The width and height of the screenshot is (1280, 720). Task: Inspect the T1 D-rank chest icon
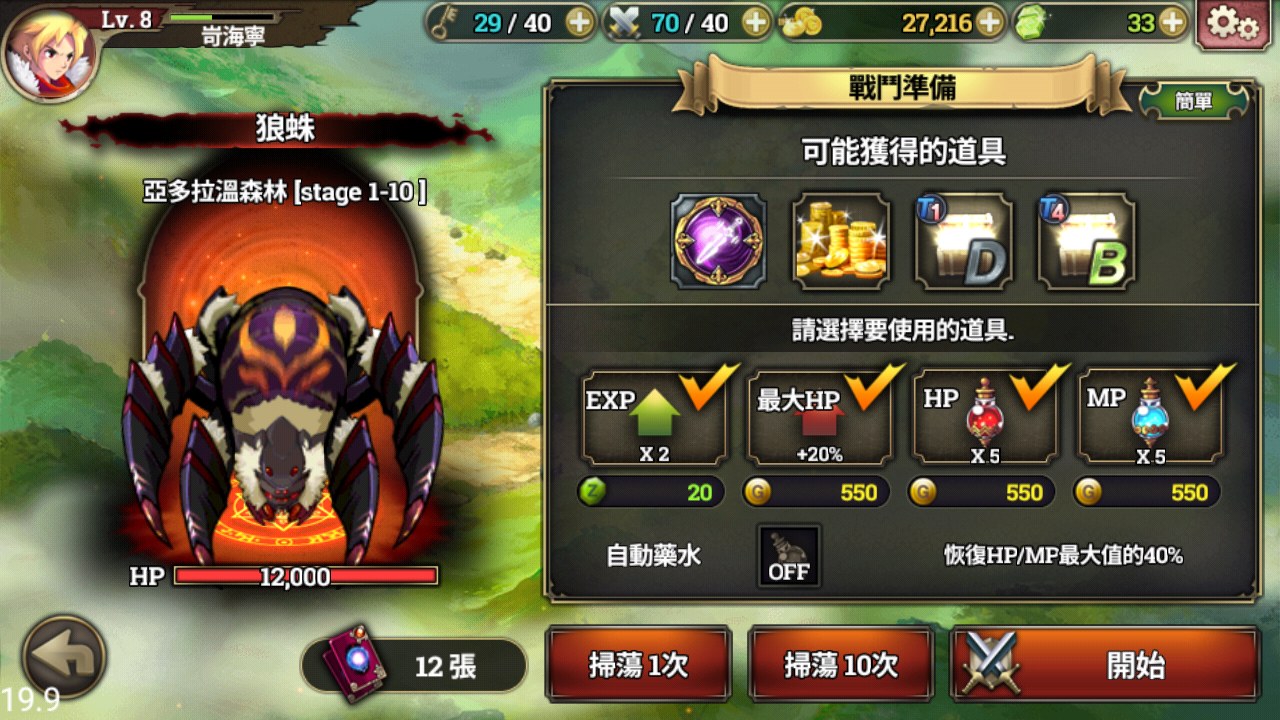pyautogui.click(x=962, y=241)
